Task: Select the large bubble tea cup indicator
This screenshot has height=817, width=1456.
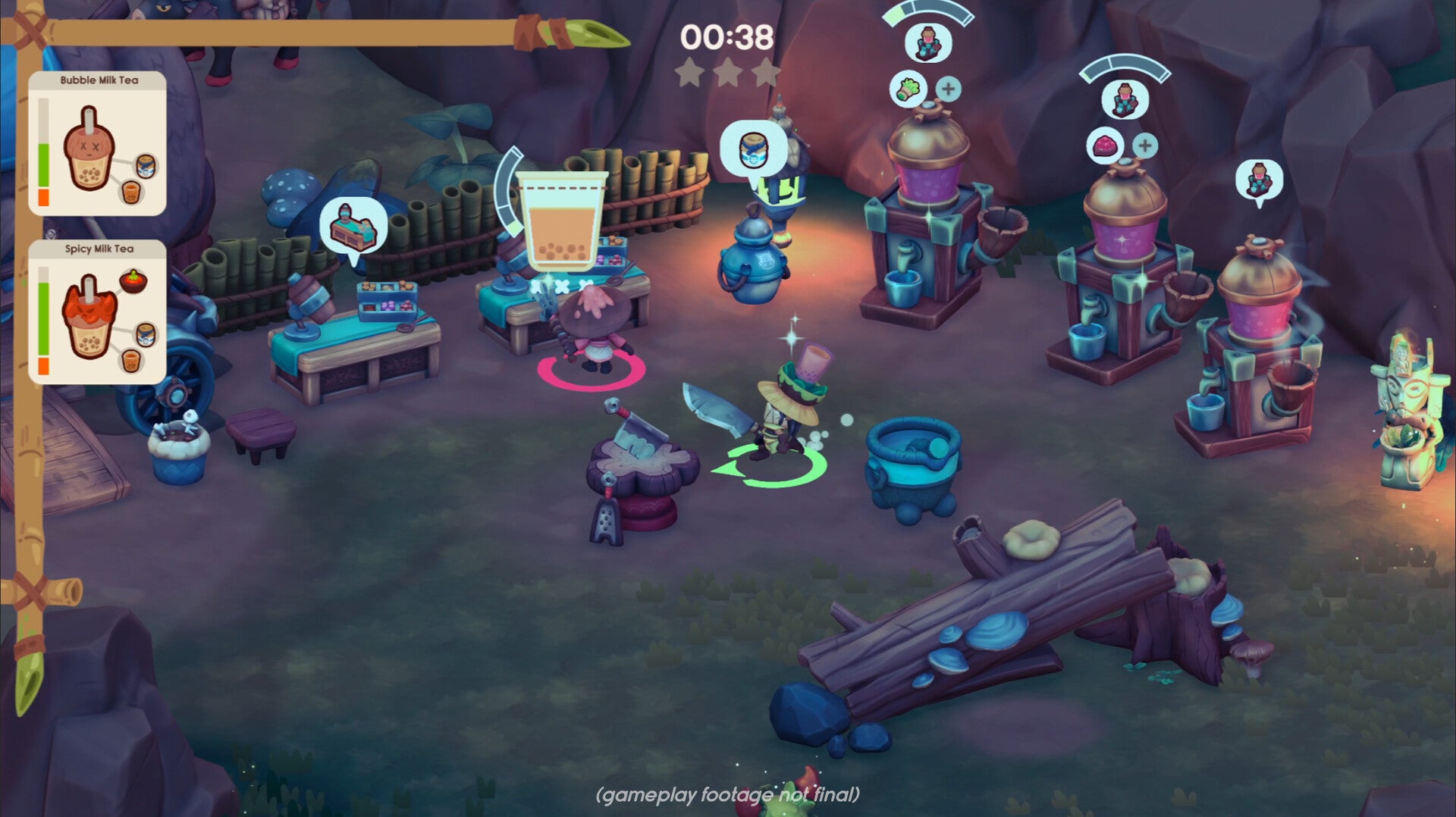Action: [561, 220]
